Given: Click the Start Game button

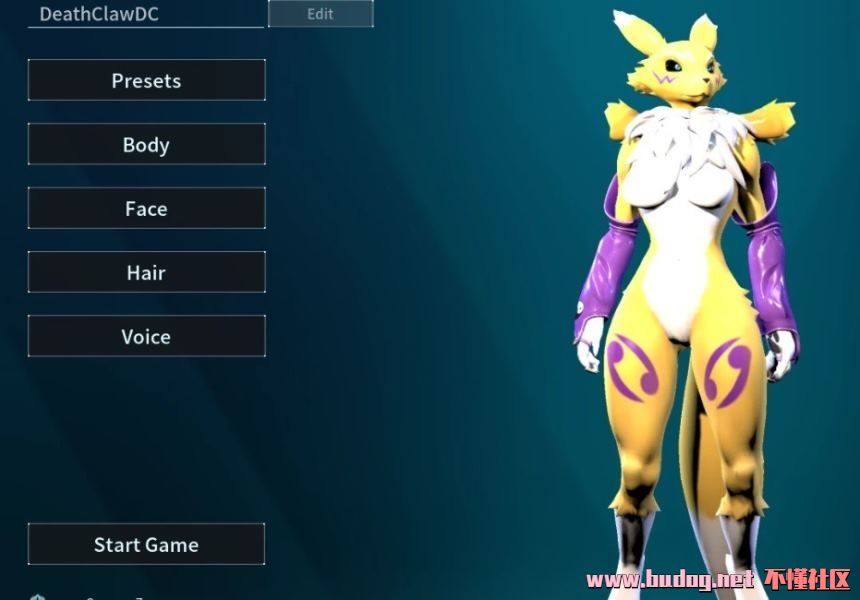Looking at the screenshot, I should point(146,545).
